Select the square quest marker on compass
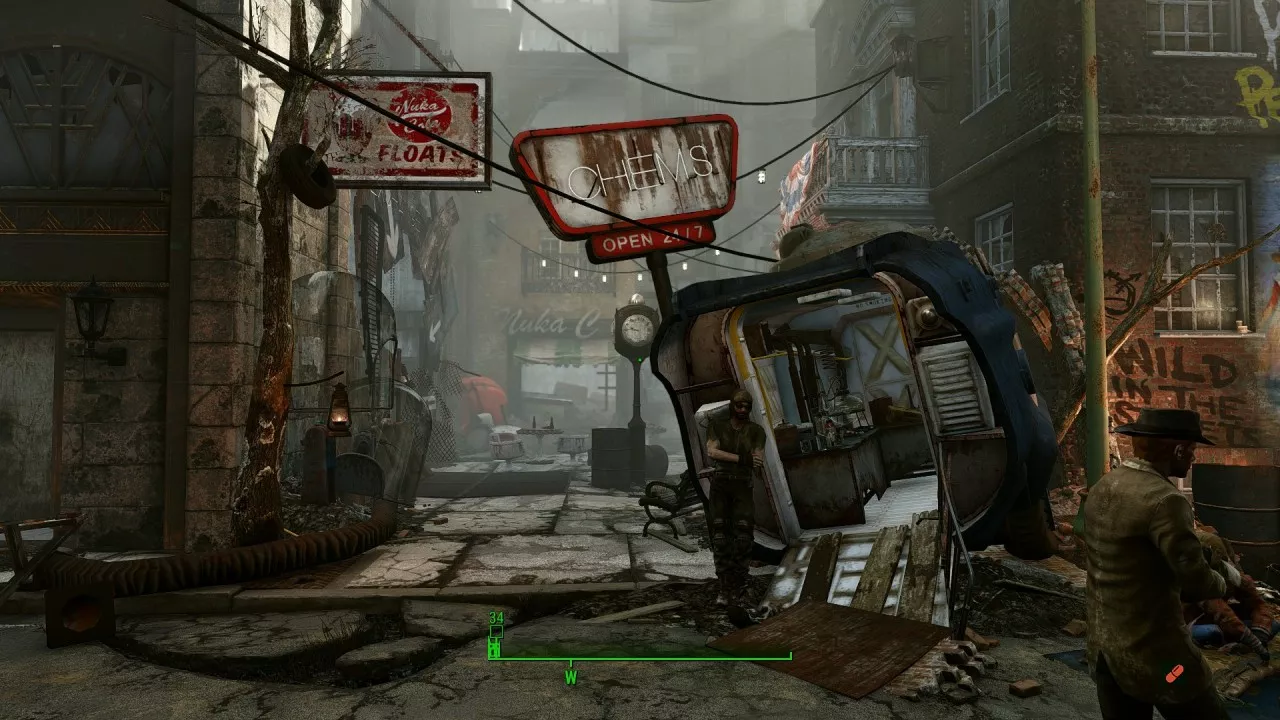 click(x=495, y=632)
